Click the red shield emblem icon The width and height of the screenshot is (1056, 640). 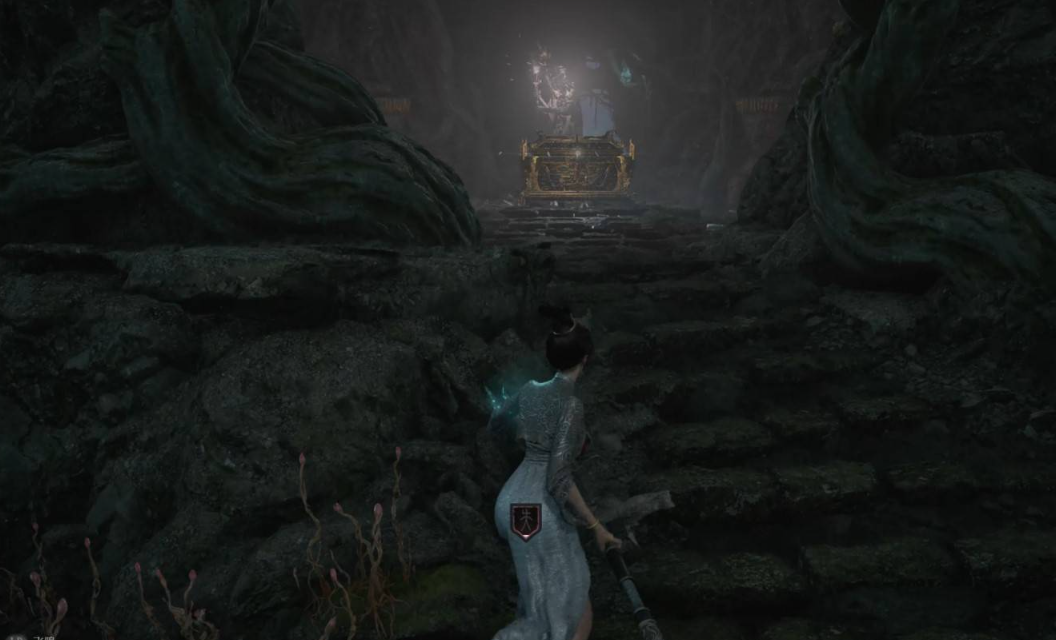[525, 521]
